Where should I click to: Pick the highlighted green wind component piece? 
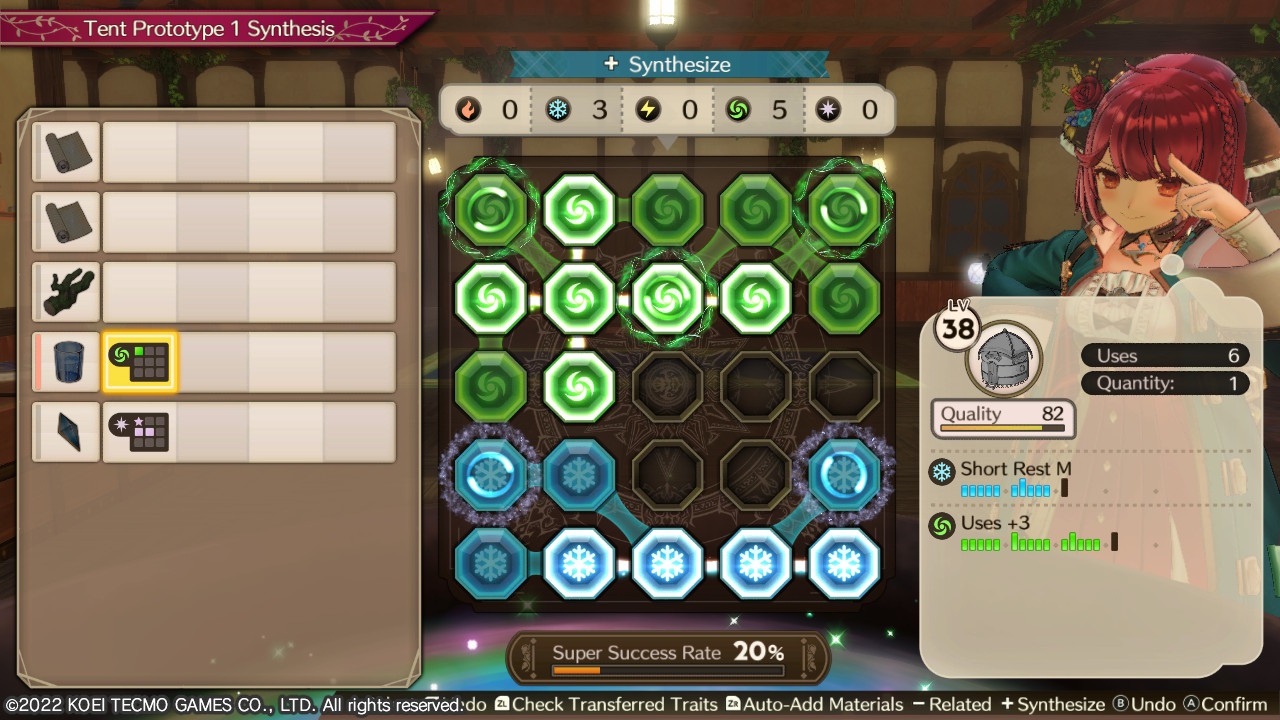pos(139,362)
